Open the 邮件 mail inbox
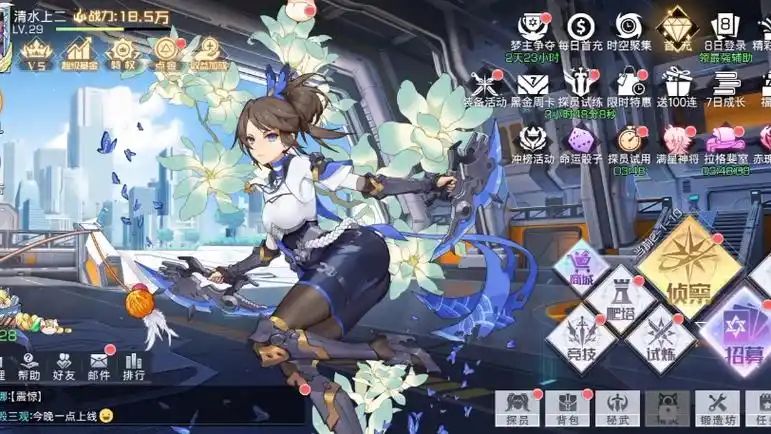Viewport: 771px width, 434px height. click(x=98, y=366)
